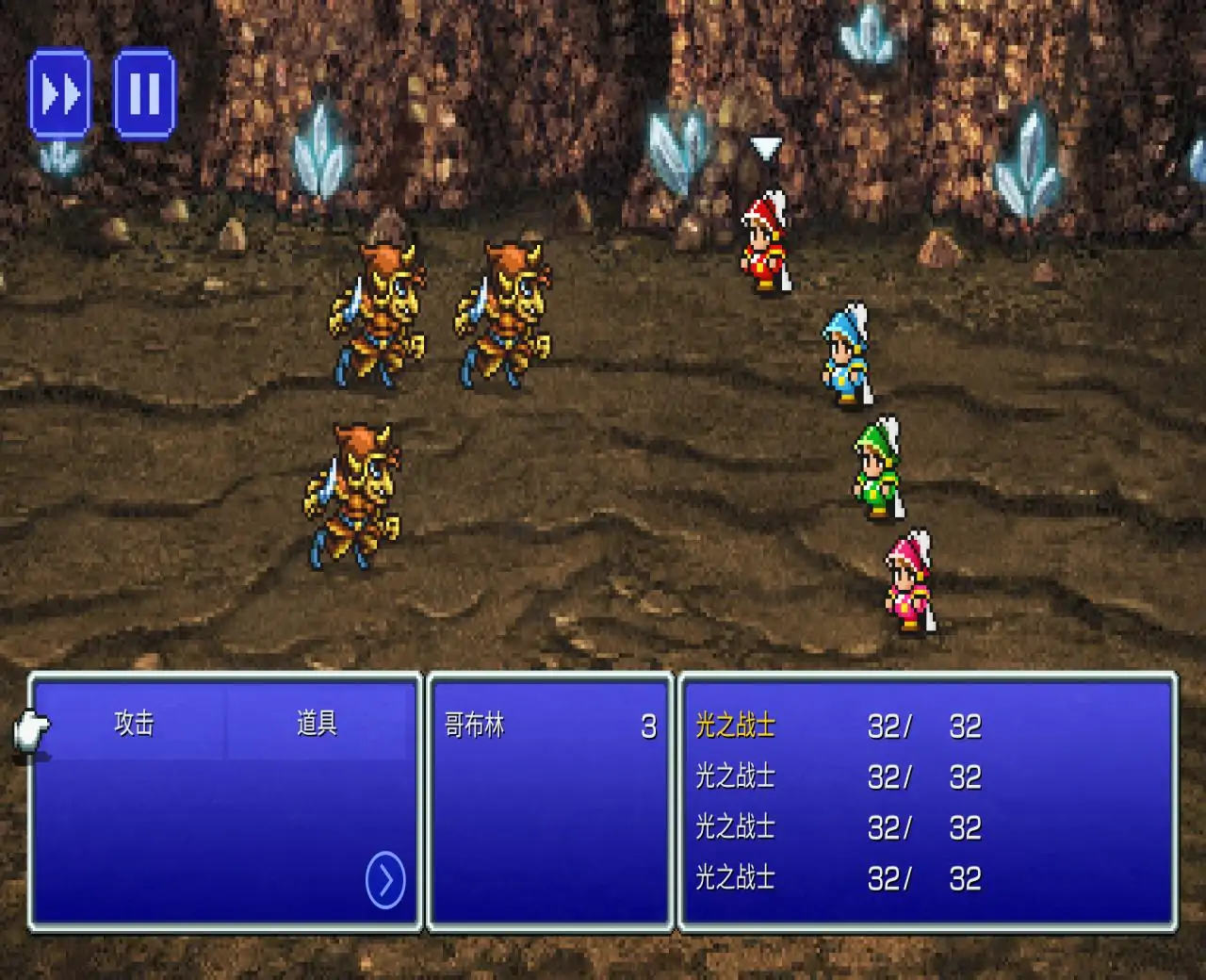
Task: Show the next command page arrow
Action: point(384,880)
